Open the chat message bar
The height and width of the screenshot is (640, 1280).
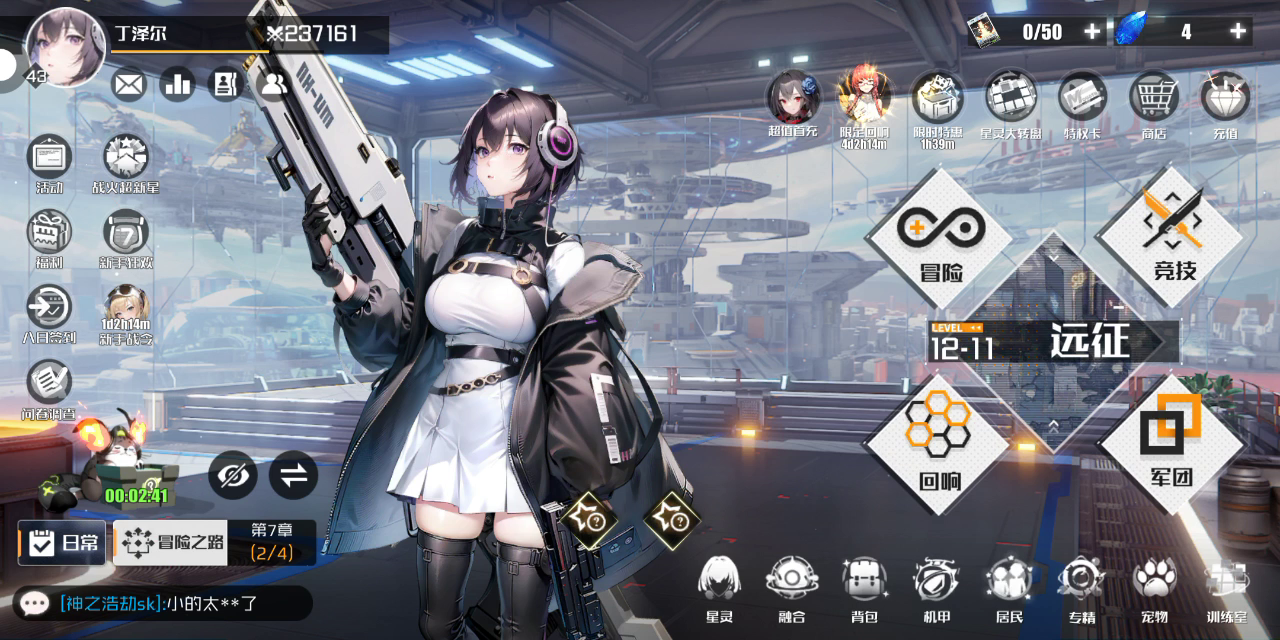[x=160, y=603]
